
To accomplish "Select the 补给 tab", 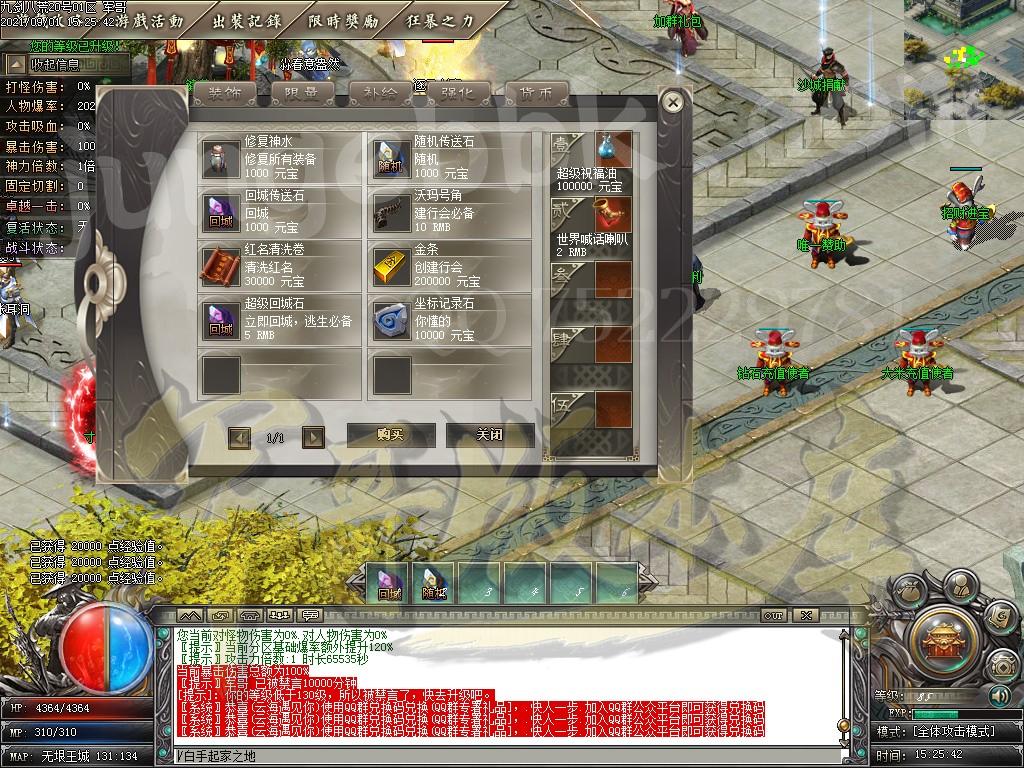I will pyautogui.click(x=380, y=93).
